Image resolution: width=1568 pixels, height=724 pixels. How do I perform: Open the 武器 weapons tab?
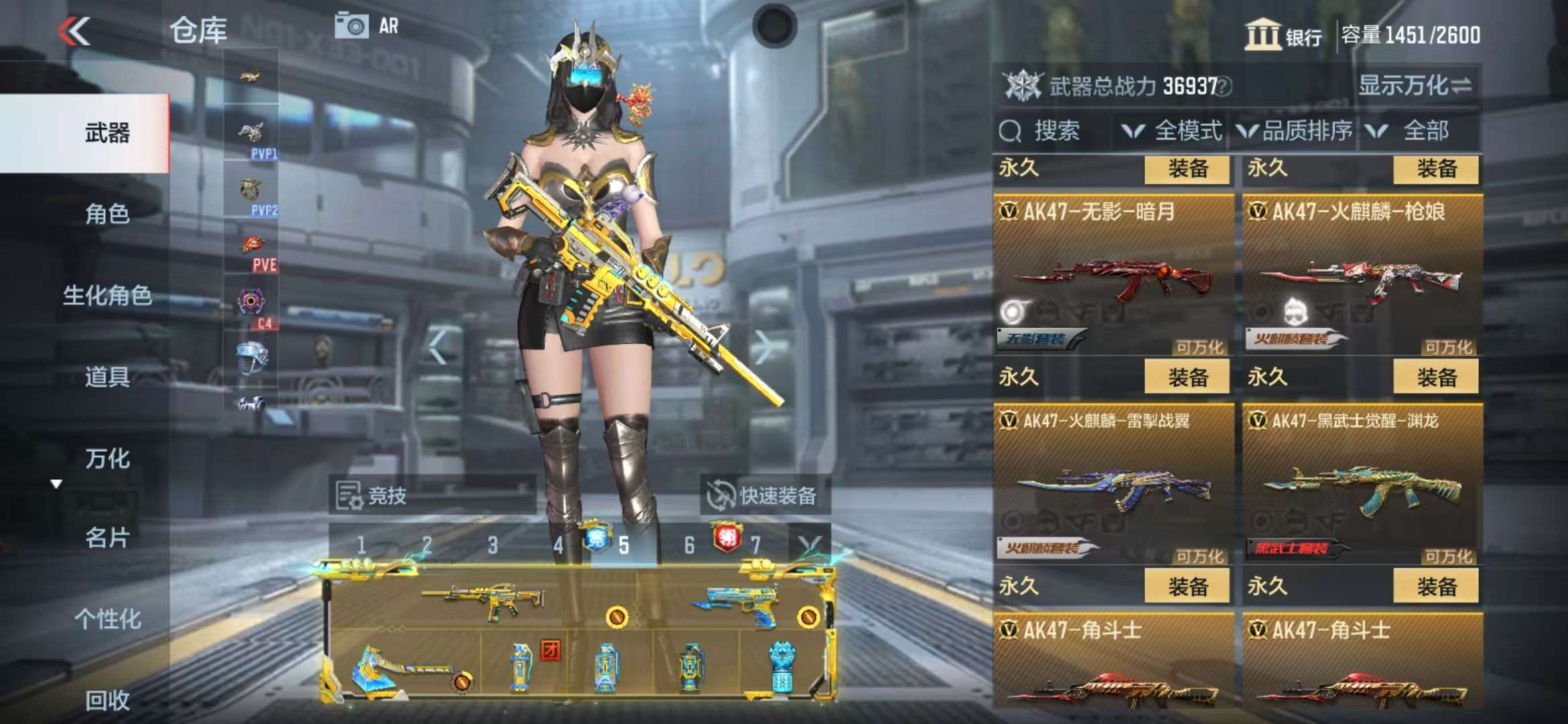point(107,133)
